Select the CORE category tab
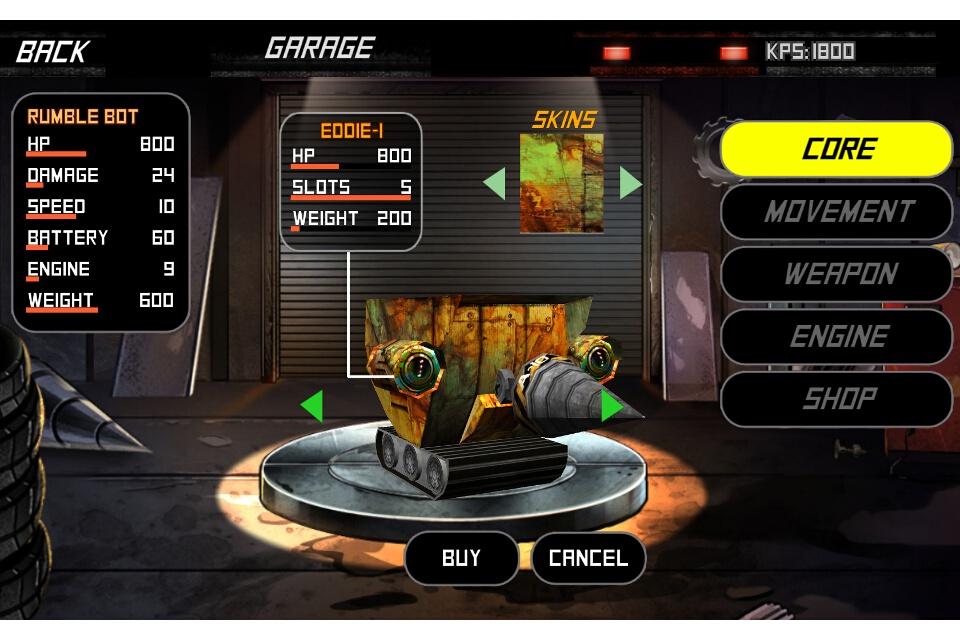Image resolution: width=960 pixels, height=640 pixels. click(837, 149)
